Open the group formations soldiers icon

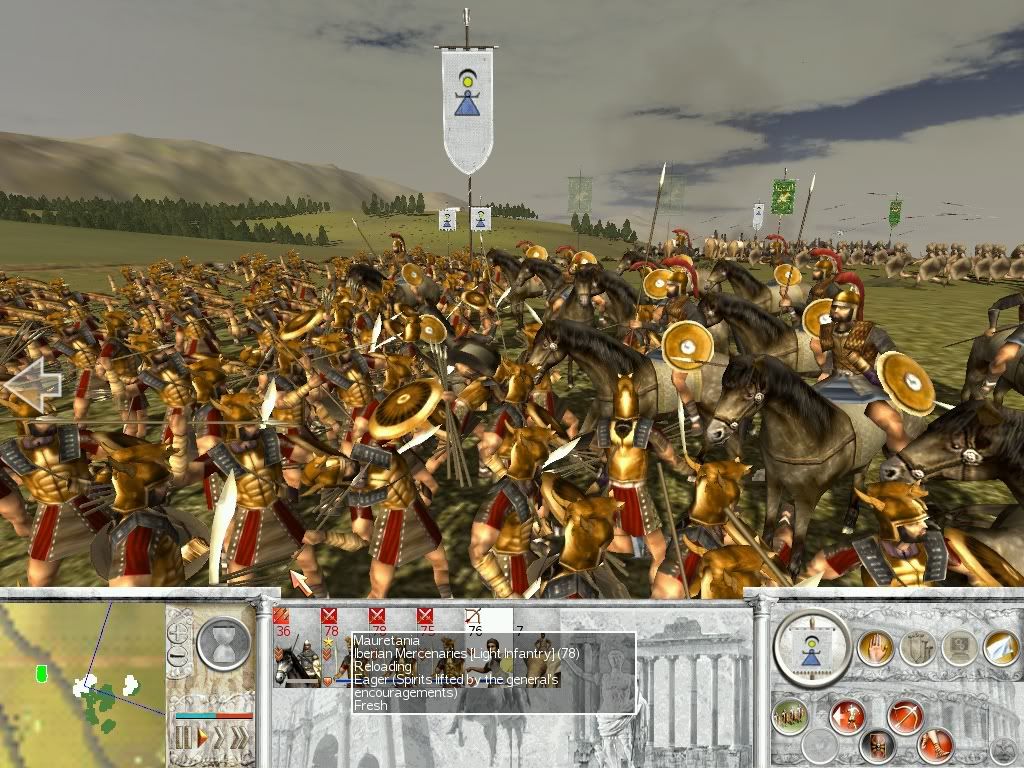coord(790,717)
